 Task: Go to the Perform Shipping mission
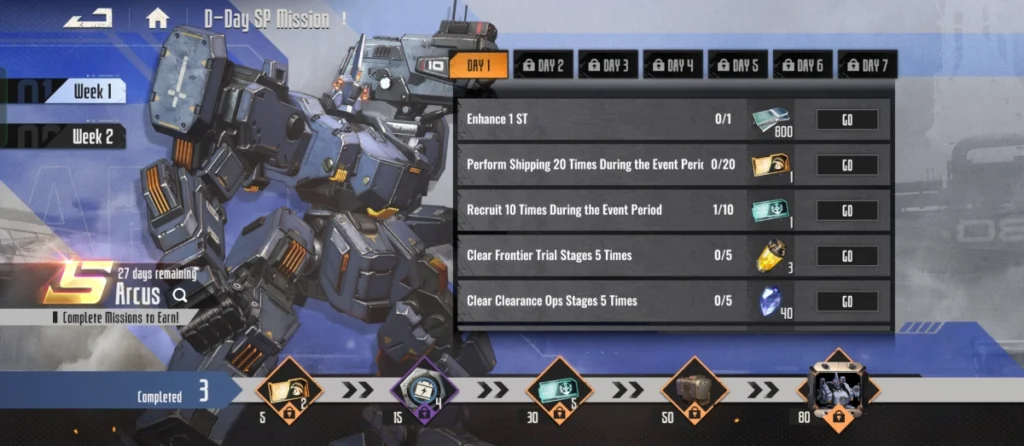tap(847, 165)
